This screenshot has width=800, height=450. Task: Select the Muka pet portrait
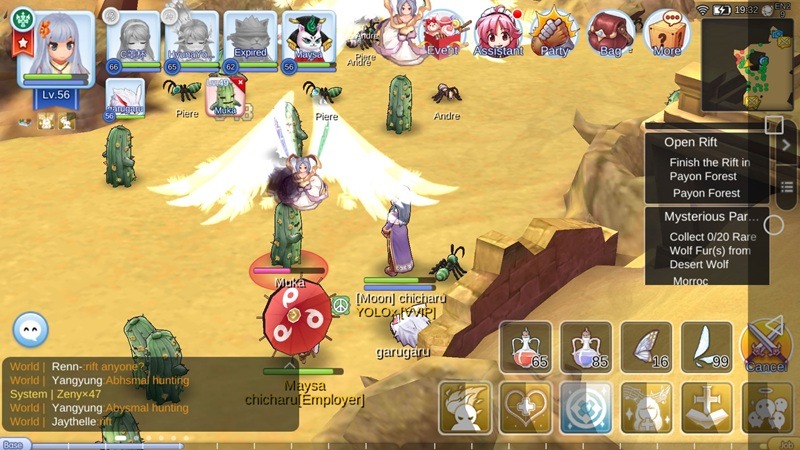coord(224,98)
